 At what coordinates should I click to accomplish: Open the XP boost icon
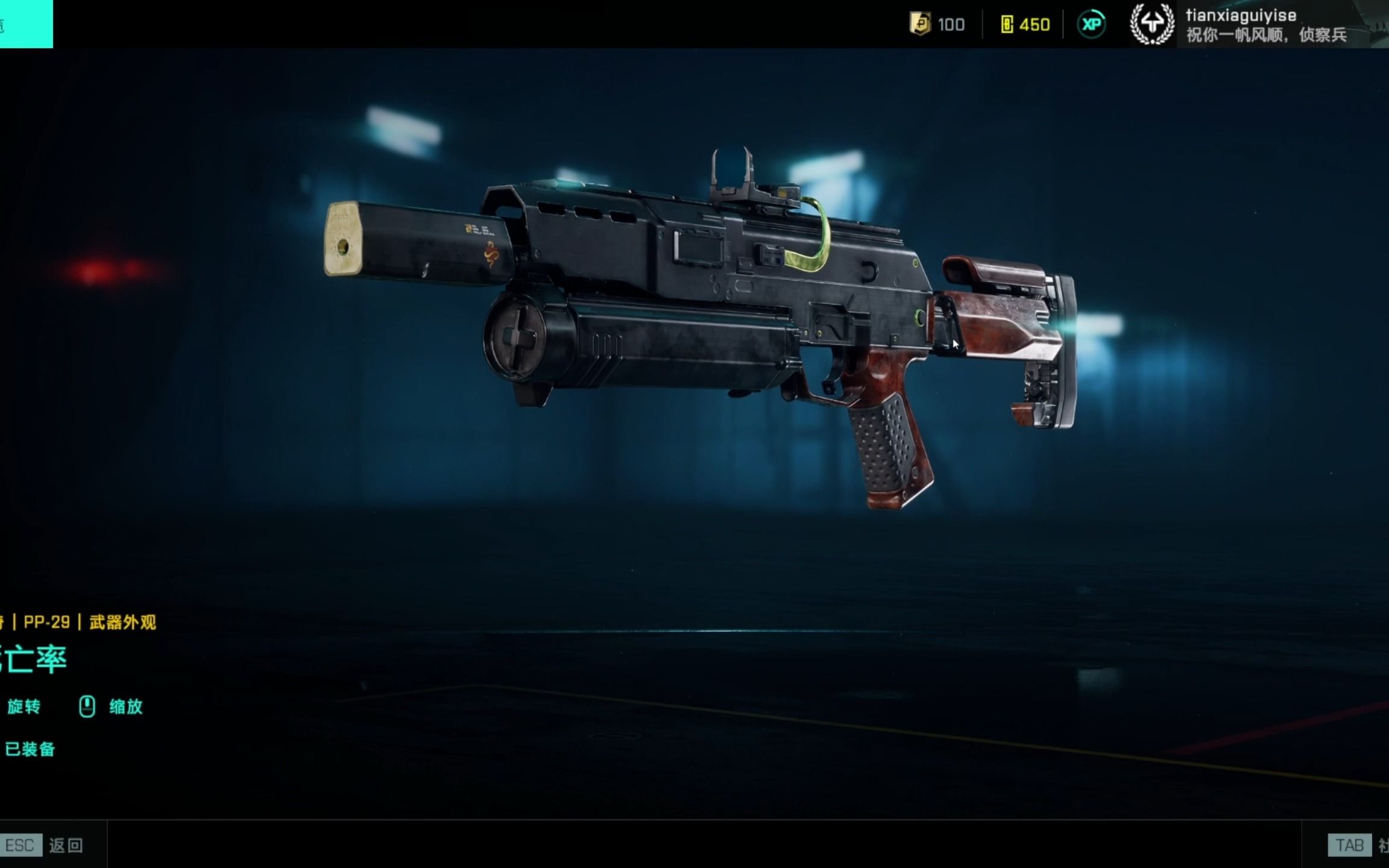pyautogui.click(x=1091, y=25)
